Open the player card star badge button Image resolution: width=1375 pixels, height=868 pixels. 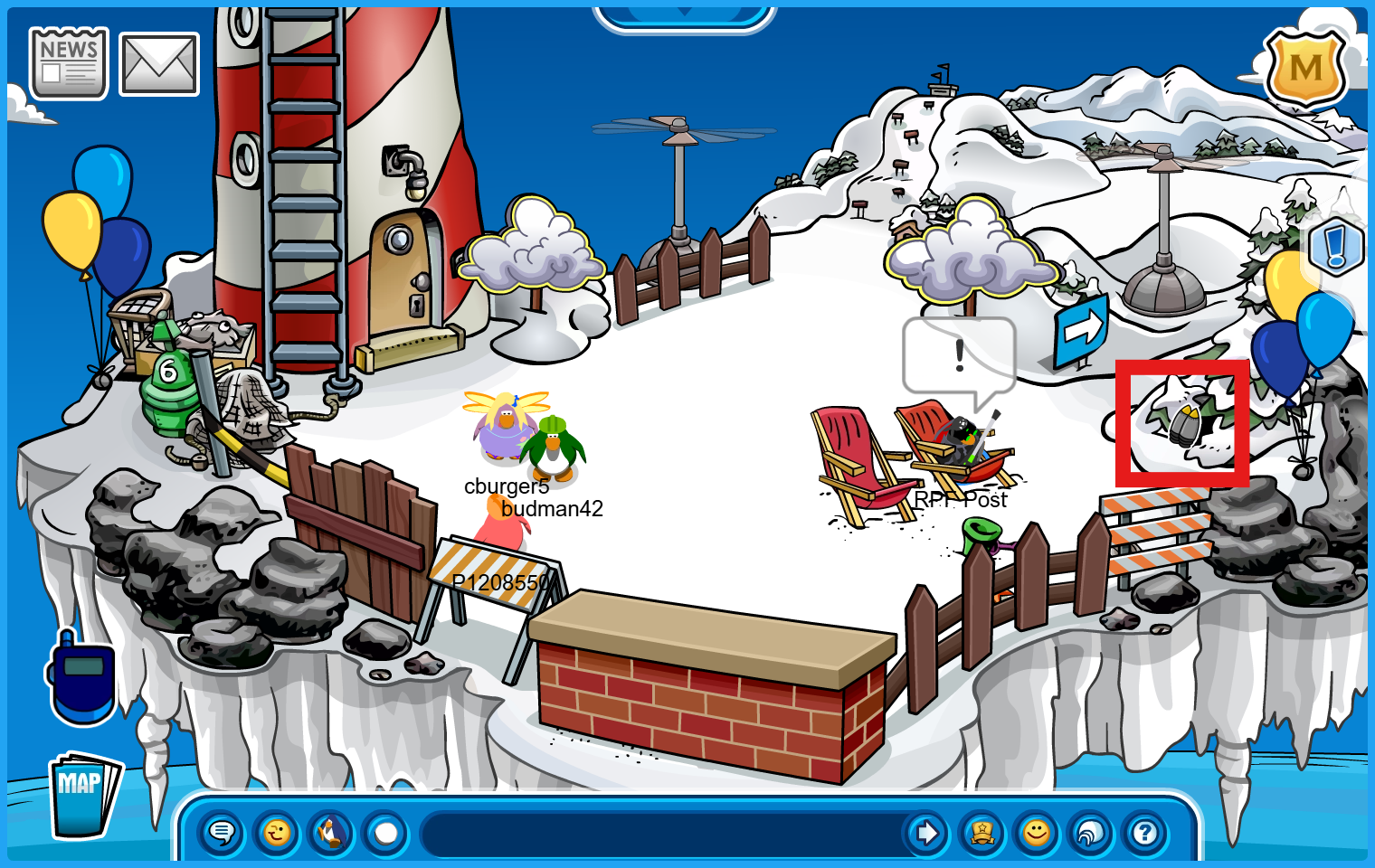pyautogui.click(x=982, y=833)
